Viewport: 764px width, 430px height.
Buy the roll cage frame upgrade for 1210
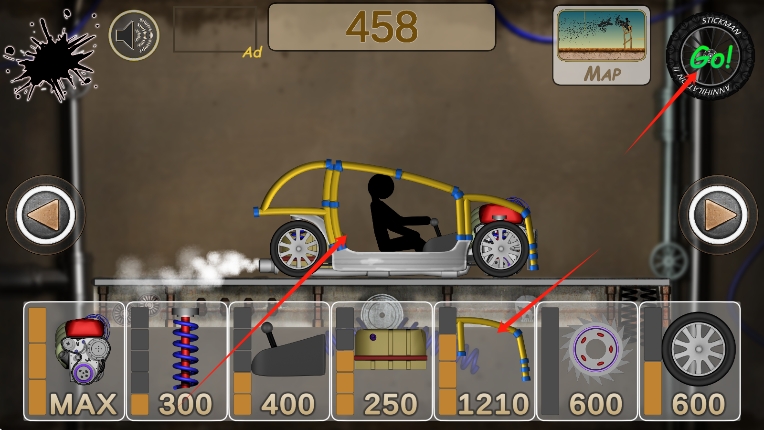pos(484,361)
